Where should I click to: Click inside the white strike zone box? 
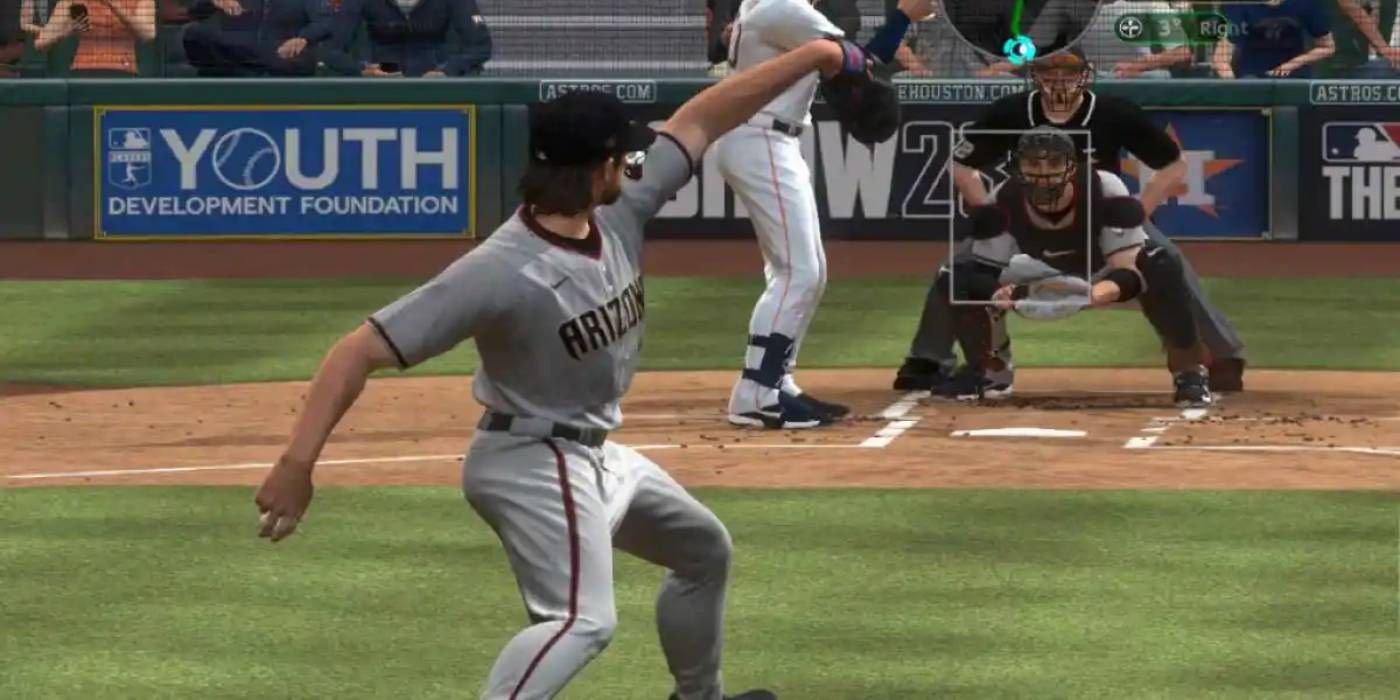(1020, 216)
